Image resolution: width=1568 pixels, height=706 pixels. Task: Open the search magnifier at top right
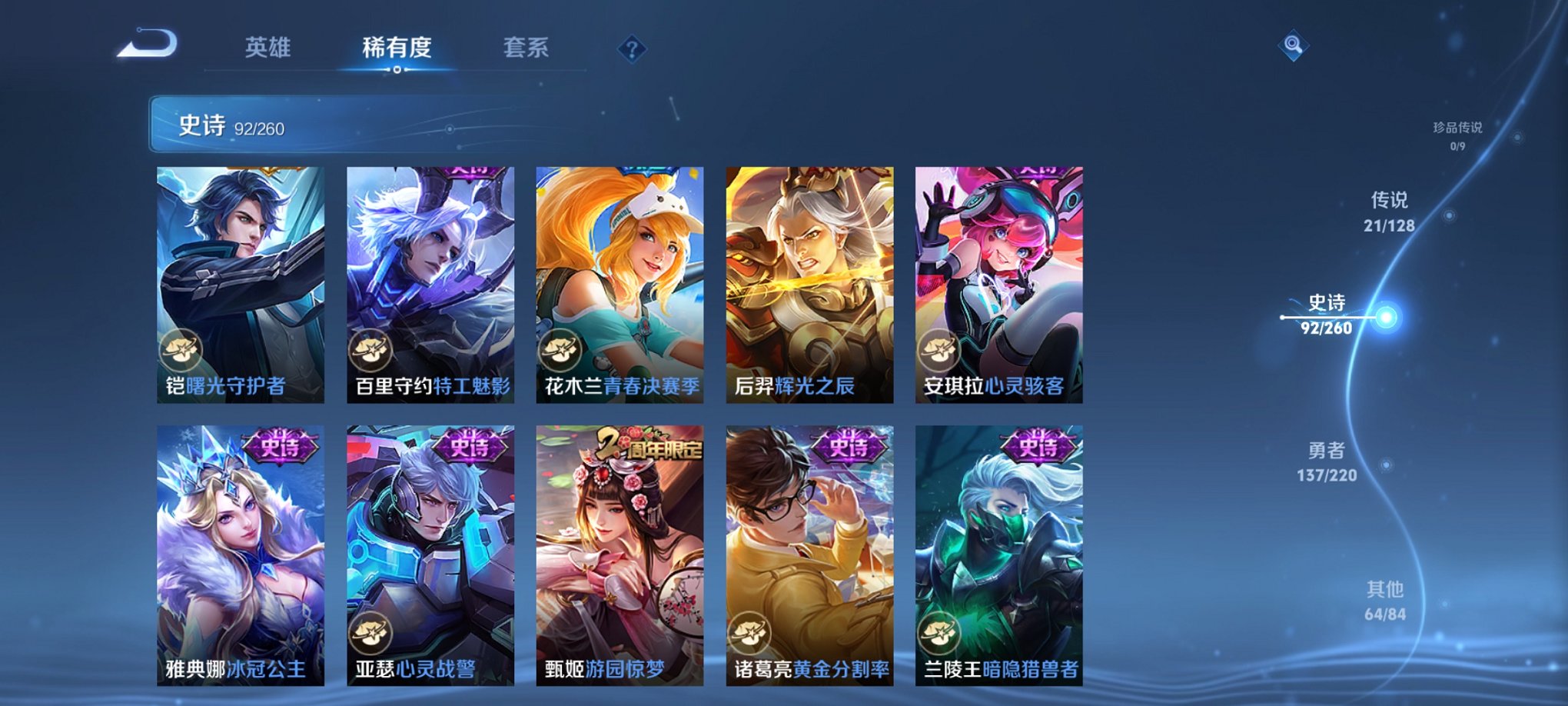coord(1295,47)
